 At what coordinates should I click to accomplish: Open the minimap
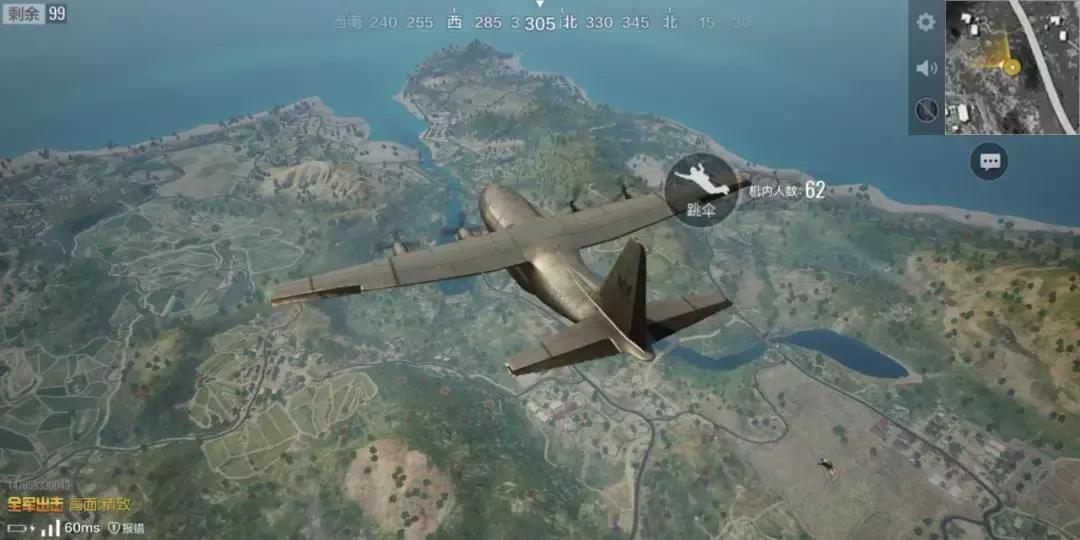(x=1011, y=67)
